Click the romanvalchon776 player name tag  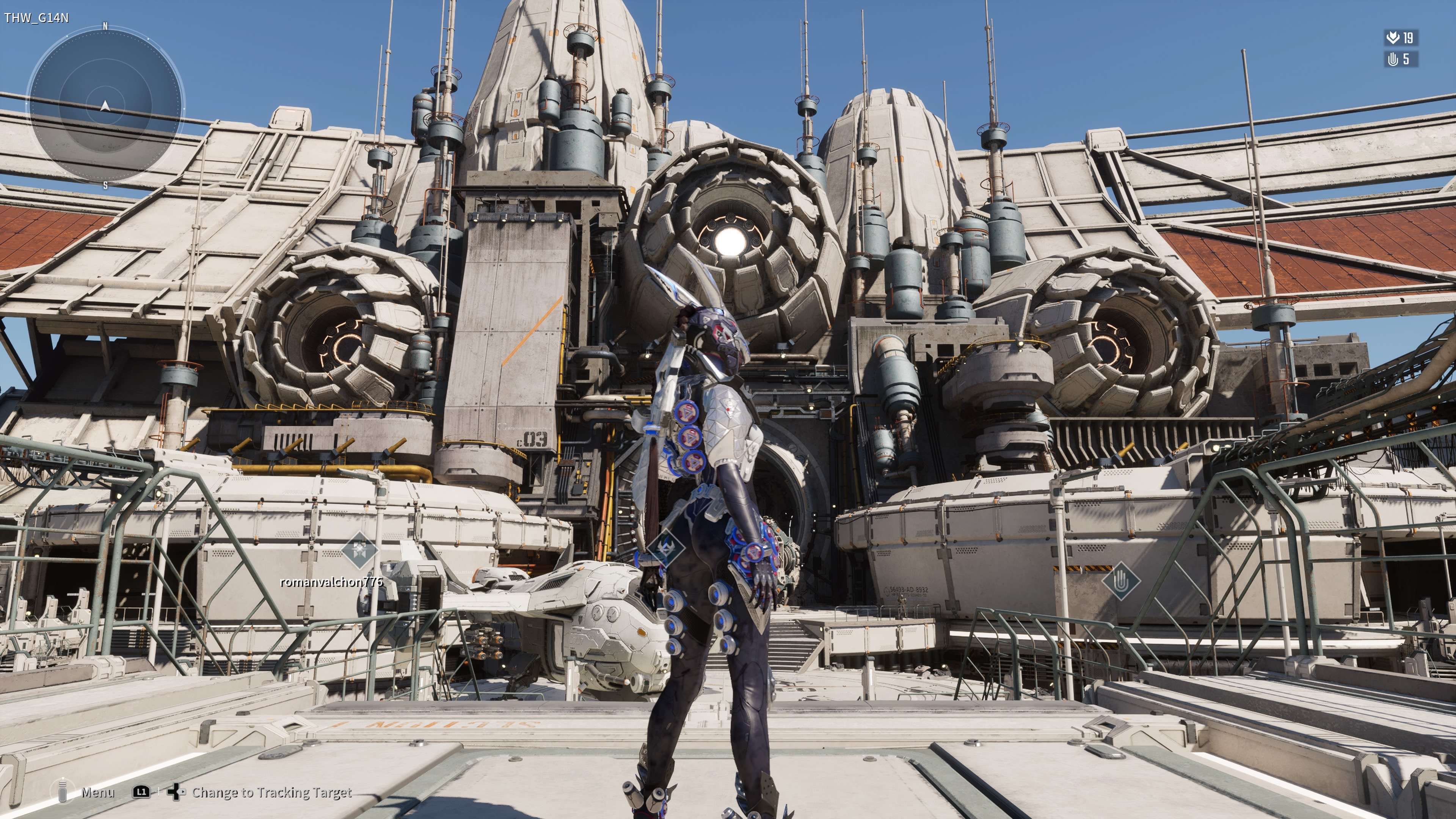tap(331, 582)
